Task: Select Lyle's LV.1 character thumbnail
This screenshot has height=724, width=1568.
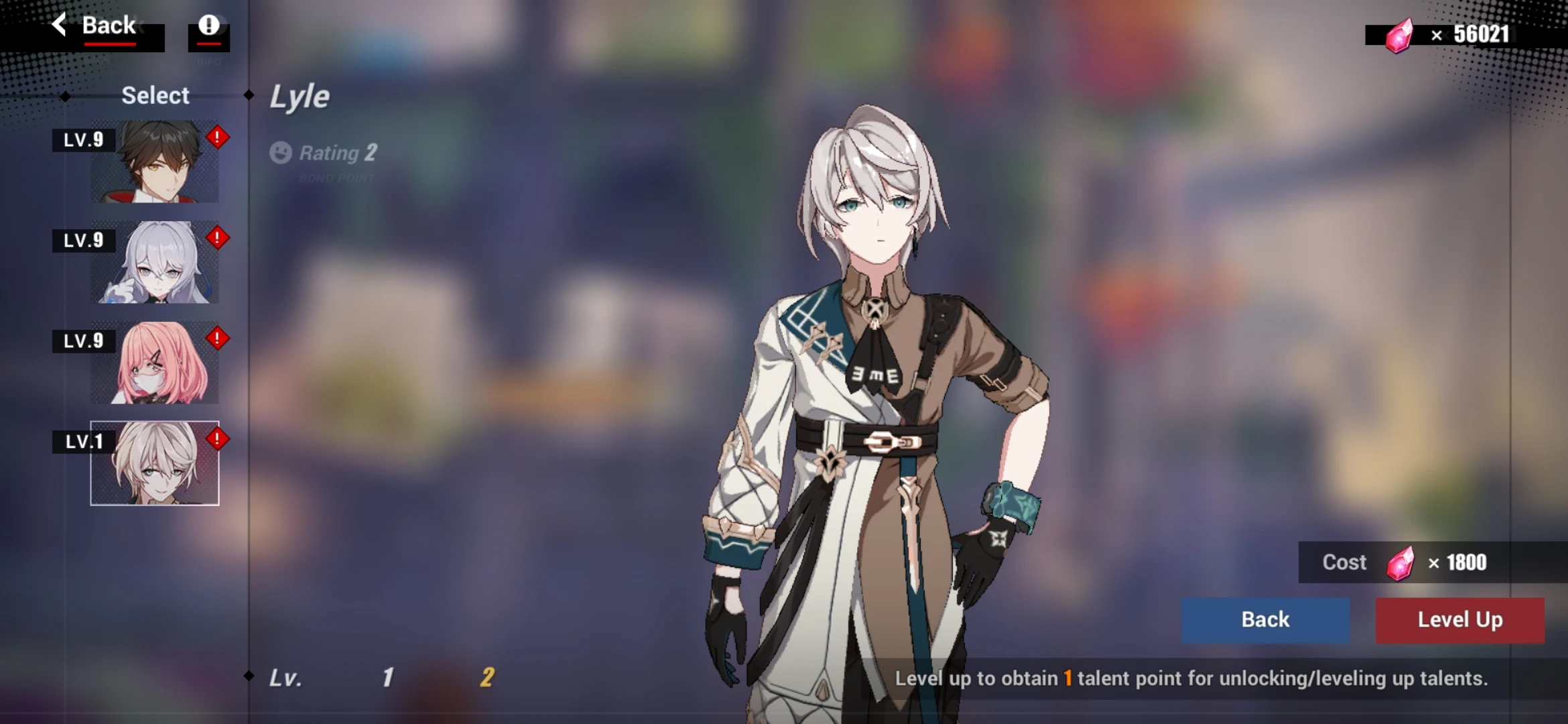Action: click(x=155, y=463)
